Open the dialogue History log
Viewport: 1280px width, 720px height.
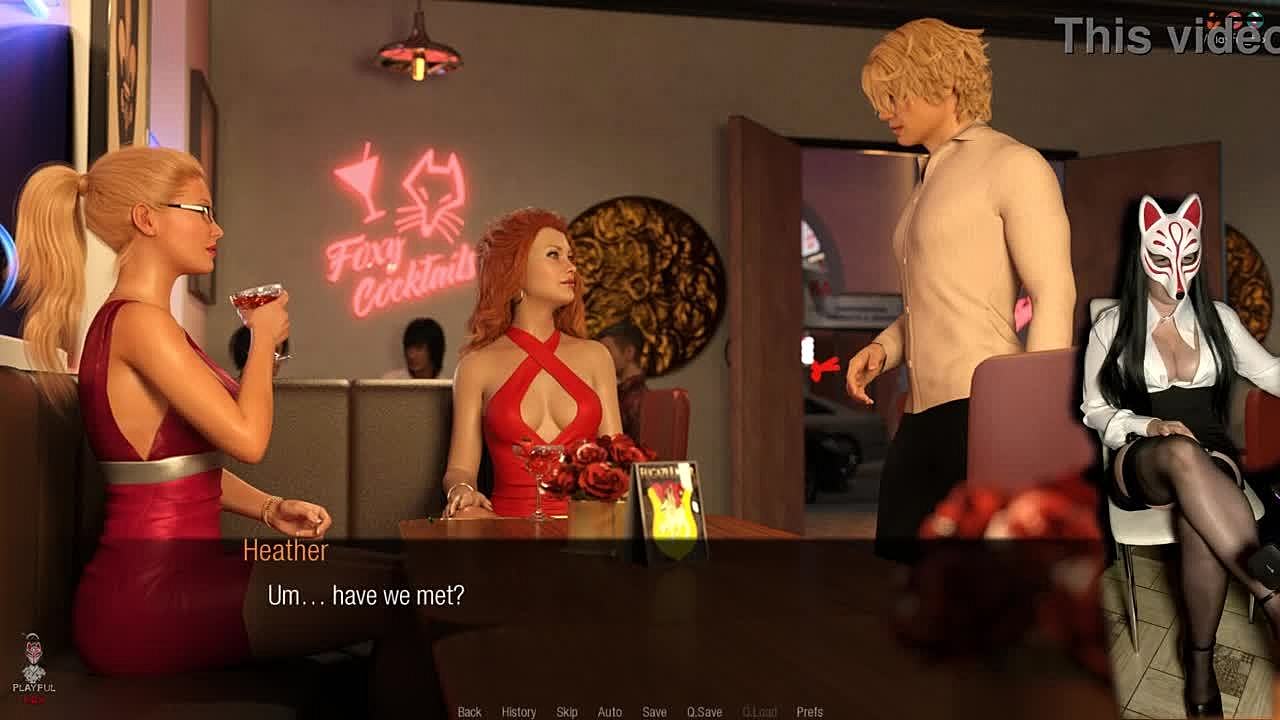(x=518, y=712)
